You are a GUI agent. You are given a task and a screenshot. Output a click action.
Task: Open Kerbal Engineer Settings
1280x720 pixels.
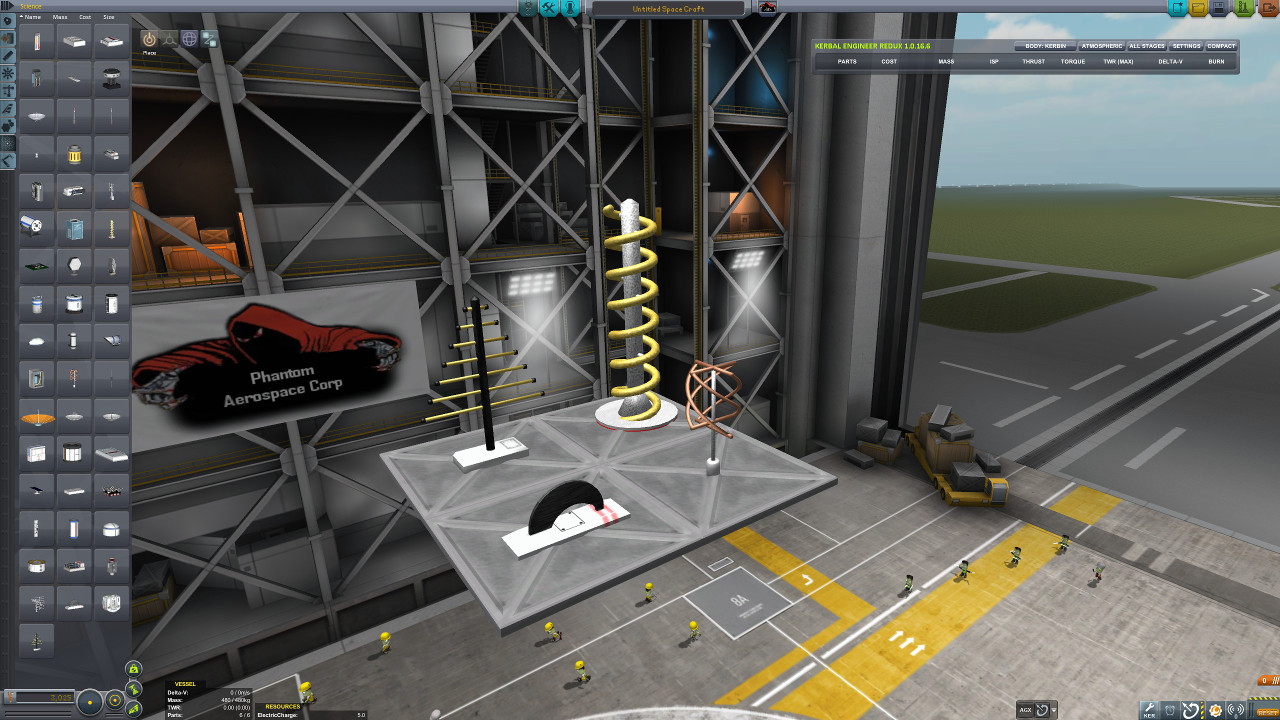coord(1186,46)
